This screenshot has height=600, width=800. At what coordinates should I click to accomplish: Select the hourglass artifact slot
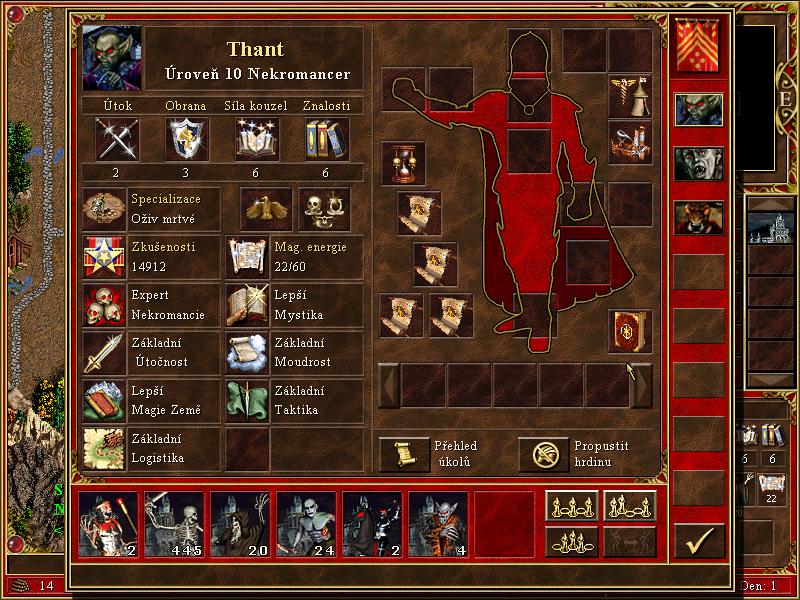click(x=402, y=163)
